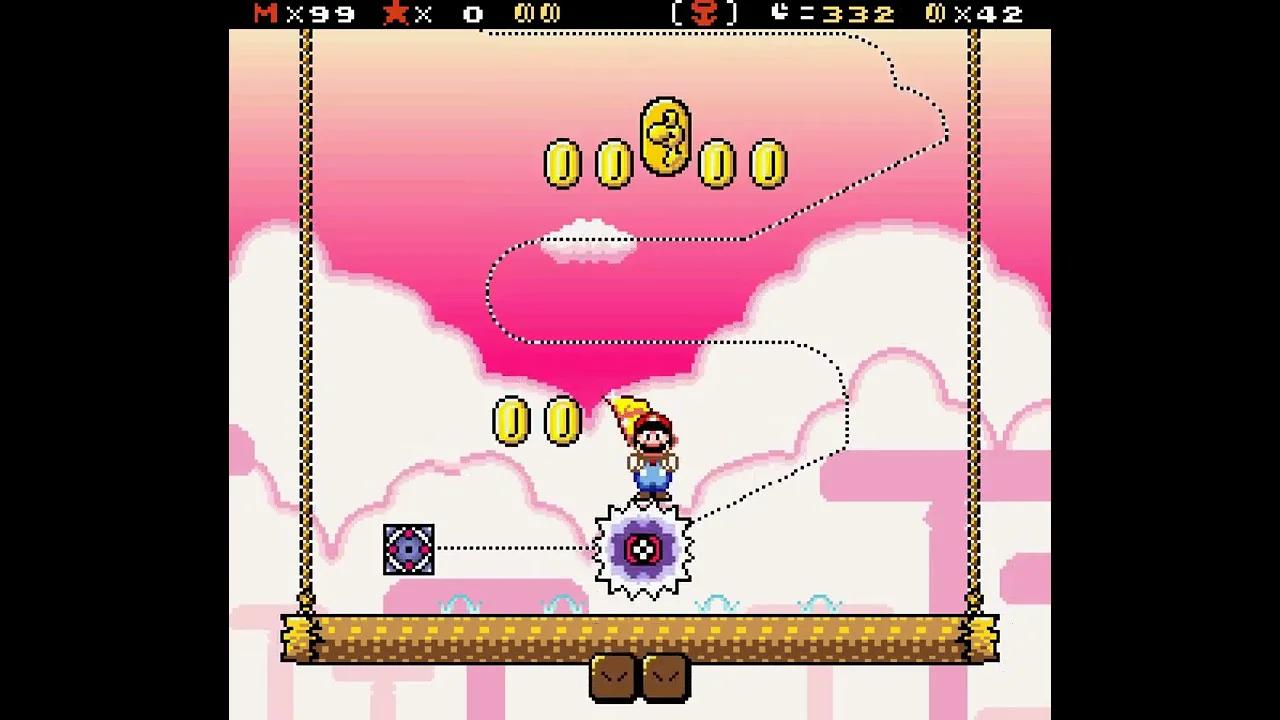Toggle the pair of coins beside Mario
Image resolution: width=1280 pixels, height=720 pixels.
537,422
